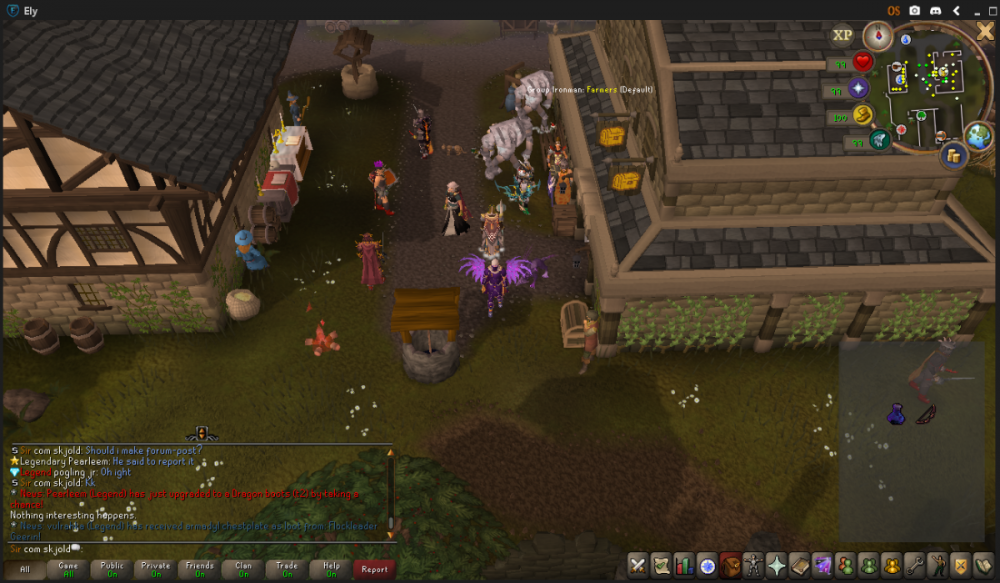Take a screenshot with the camera icon
This screenshot has height=583, width=1000.
(x=914, y=10)
